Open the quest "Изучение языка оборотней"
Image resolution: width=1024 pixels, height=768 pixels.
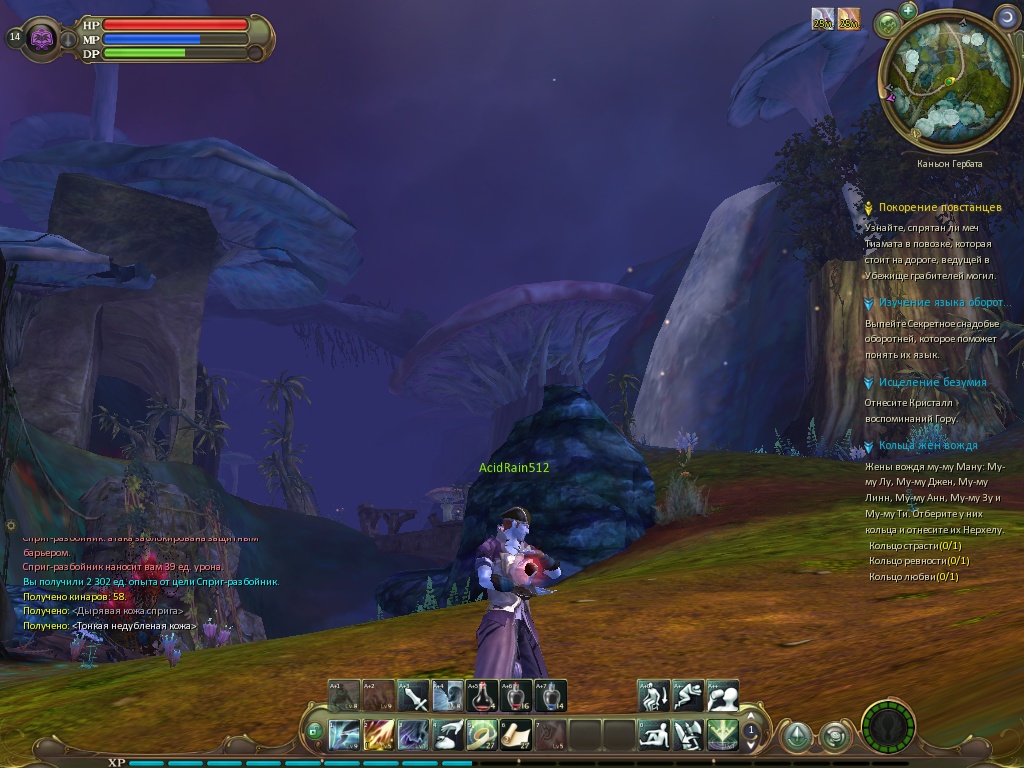point(941,302)
